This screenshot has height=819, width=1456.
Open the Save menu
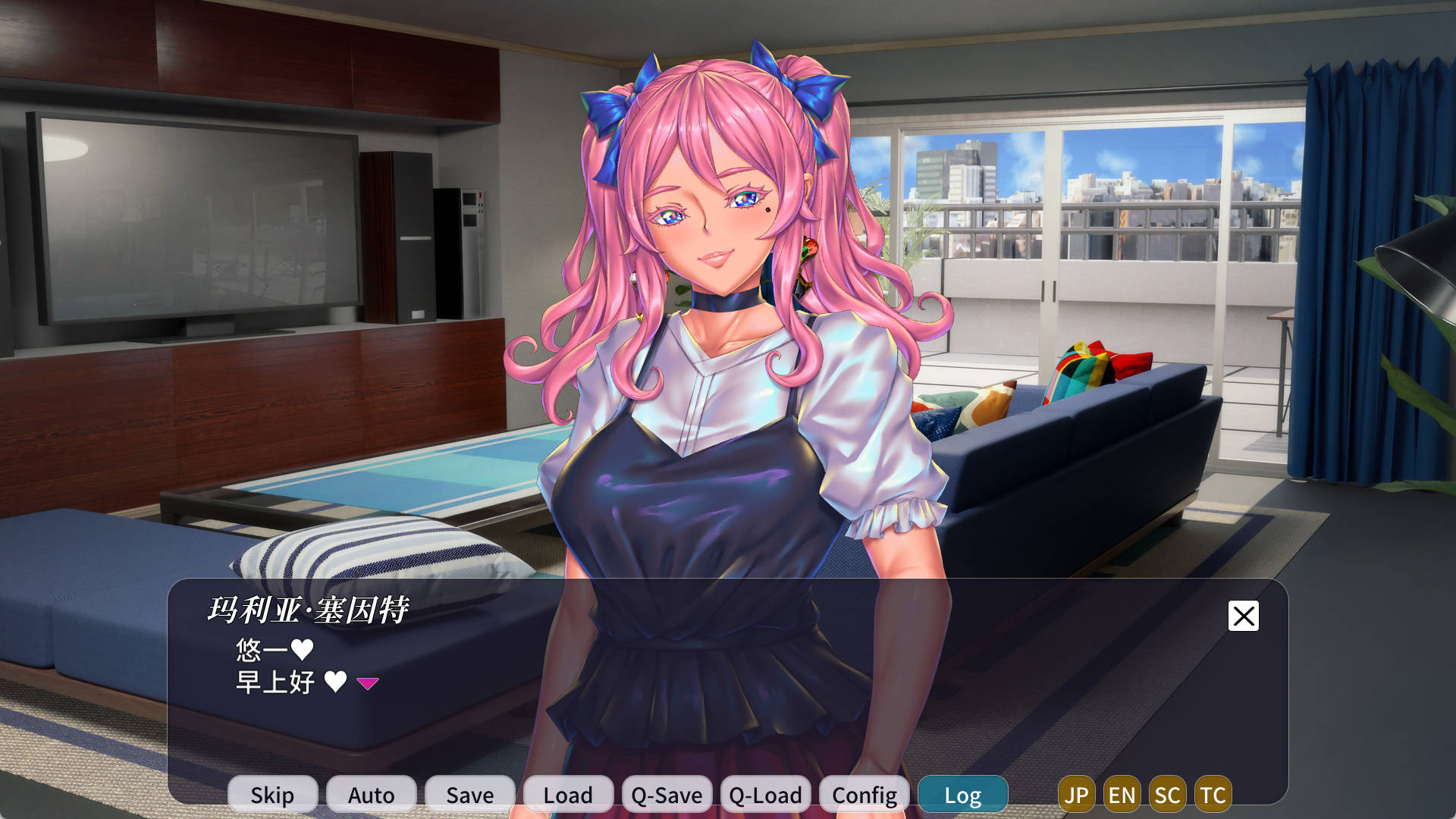point(469,794)
